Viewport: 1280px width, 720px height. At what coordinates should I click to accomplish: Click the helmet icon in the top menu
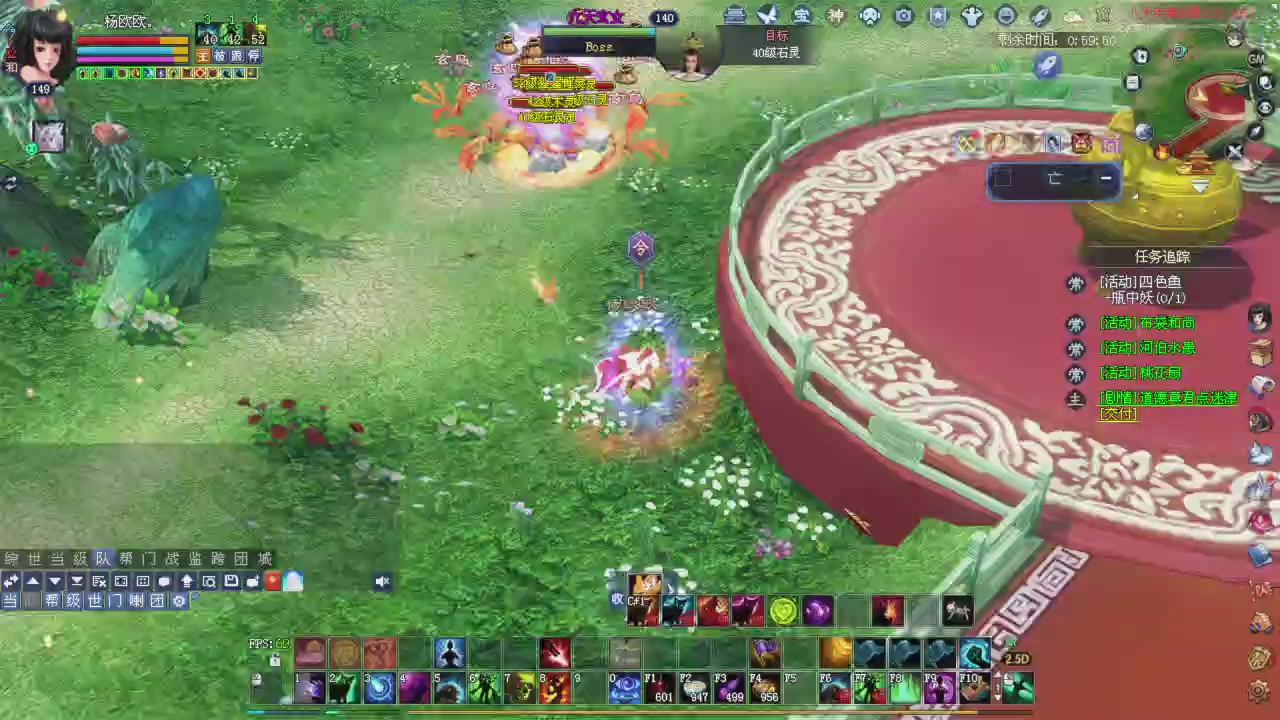(x=869, y=15)
